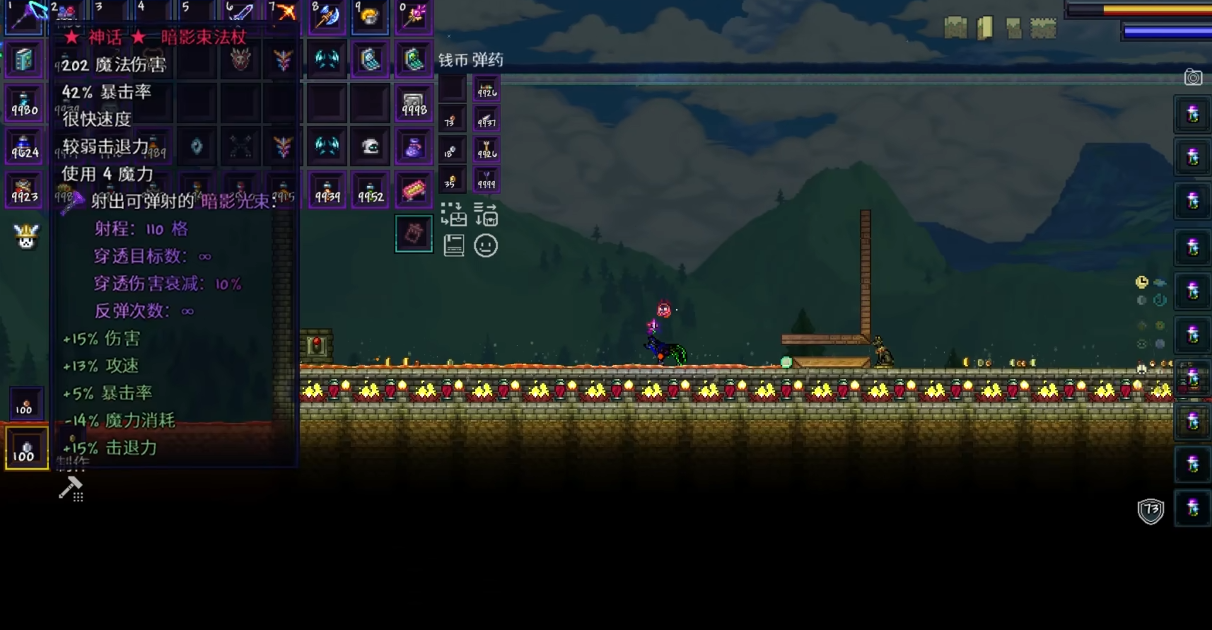Screen dimensions: 1212x630
Task: Toggle the winged helmet bunny icon
Action: [25, 237]
